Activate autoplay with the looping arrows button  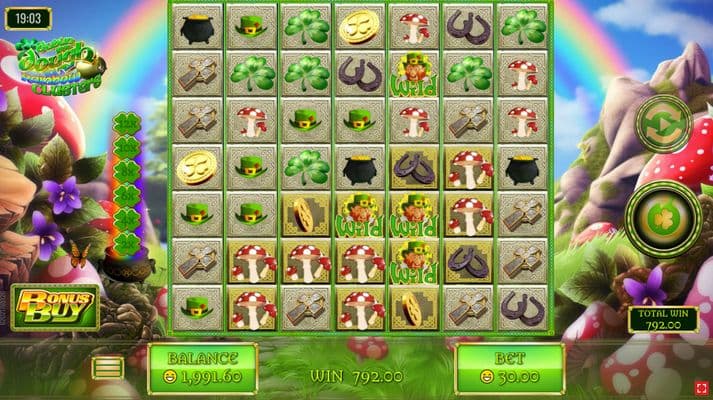(x=664, y=125)
